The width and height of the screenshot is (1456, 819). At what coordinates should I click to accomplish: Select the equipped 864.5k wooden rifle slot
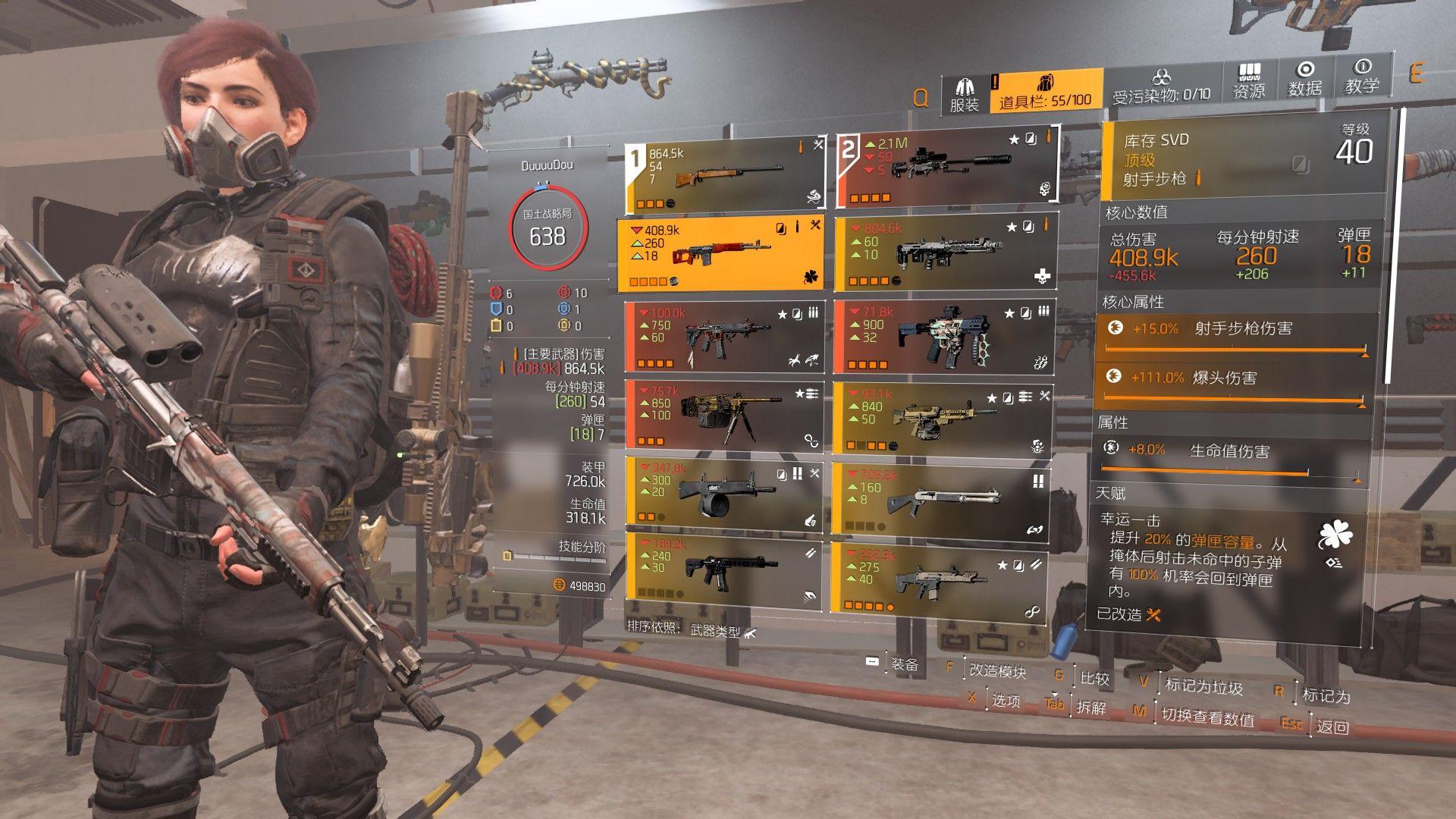click(724, 176)
